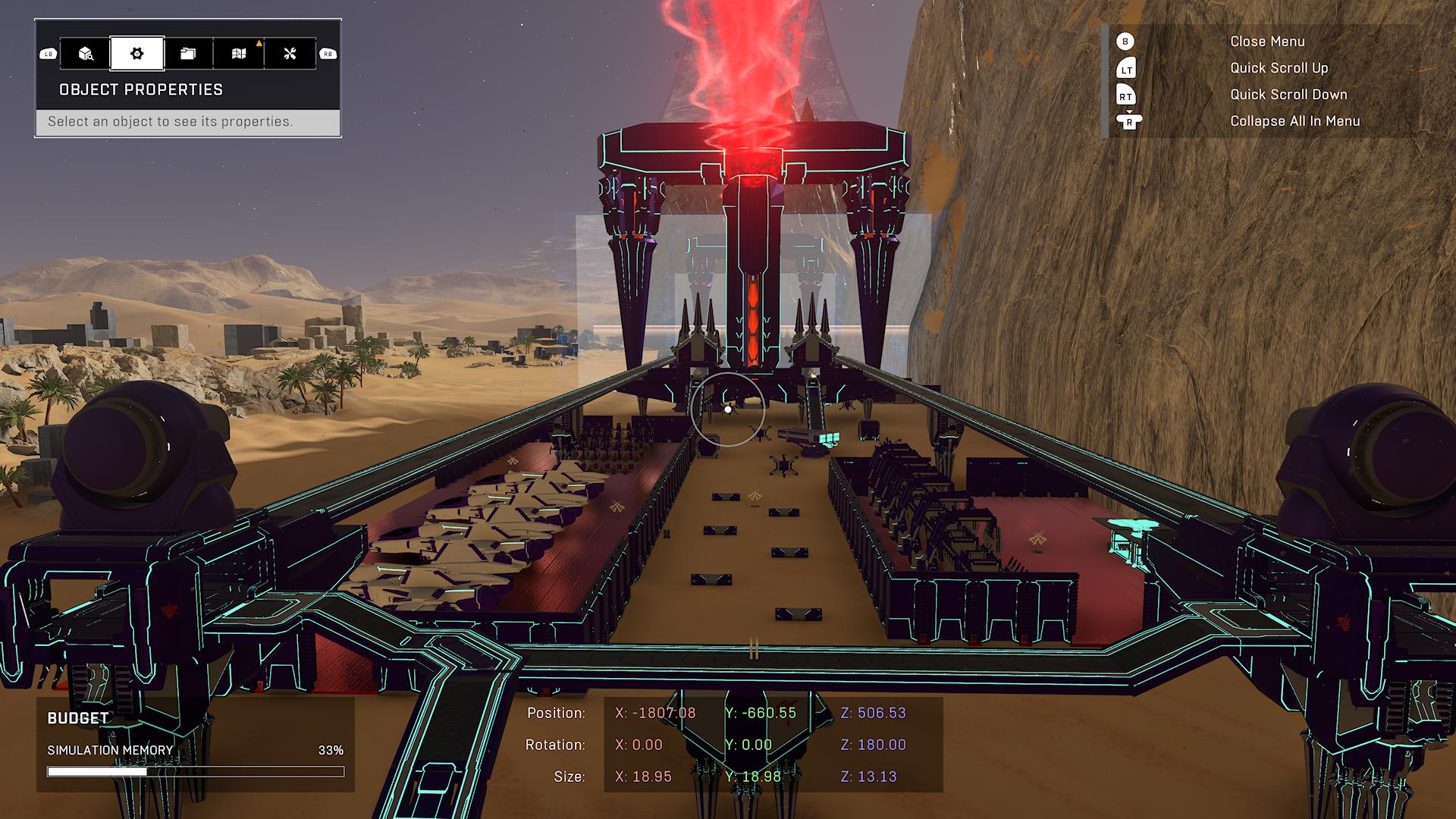Switch to the folders tab
The height and width of the screenshot is (819, 1456).
click(188, 54)
